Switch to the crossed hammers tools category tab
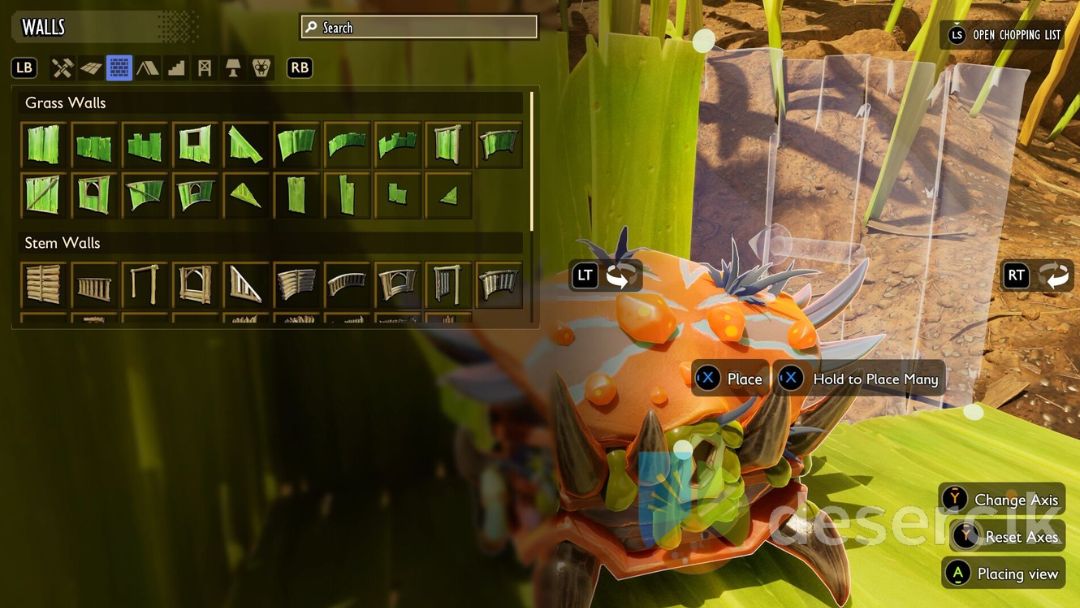Screen dimensions: 1080x608 [x=63, y=68]
